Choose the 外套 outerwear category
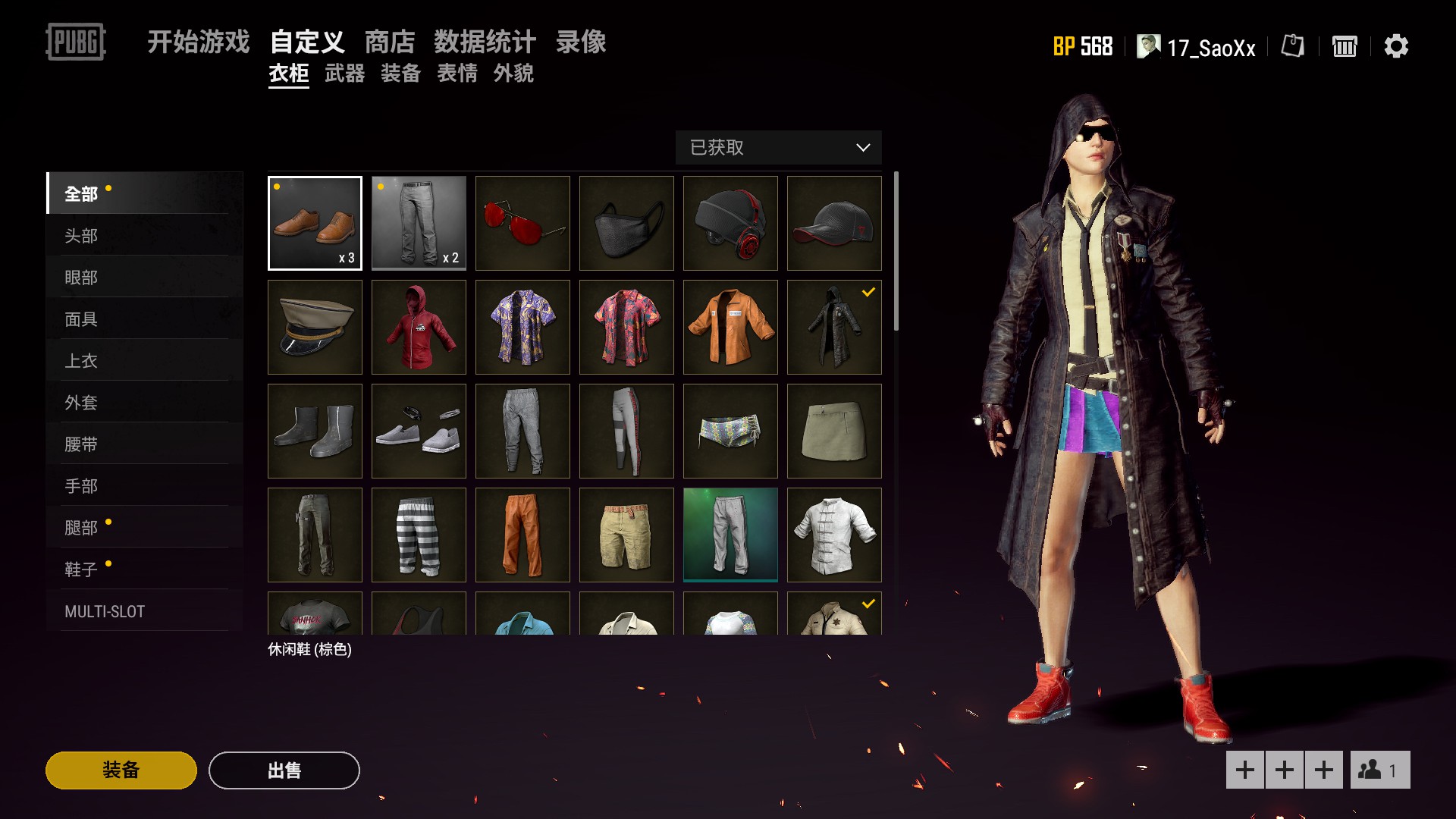1456x819 pixels. 81,403
